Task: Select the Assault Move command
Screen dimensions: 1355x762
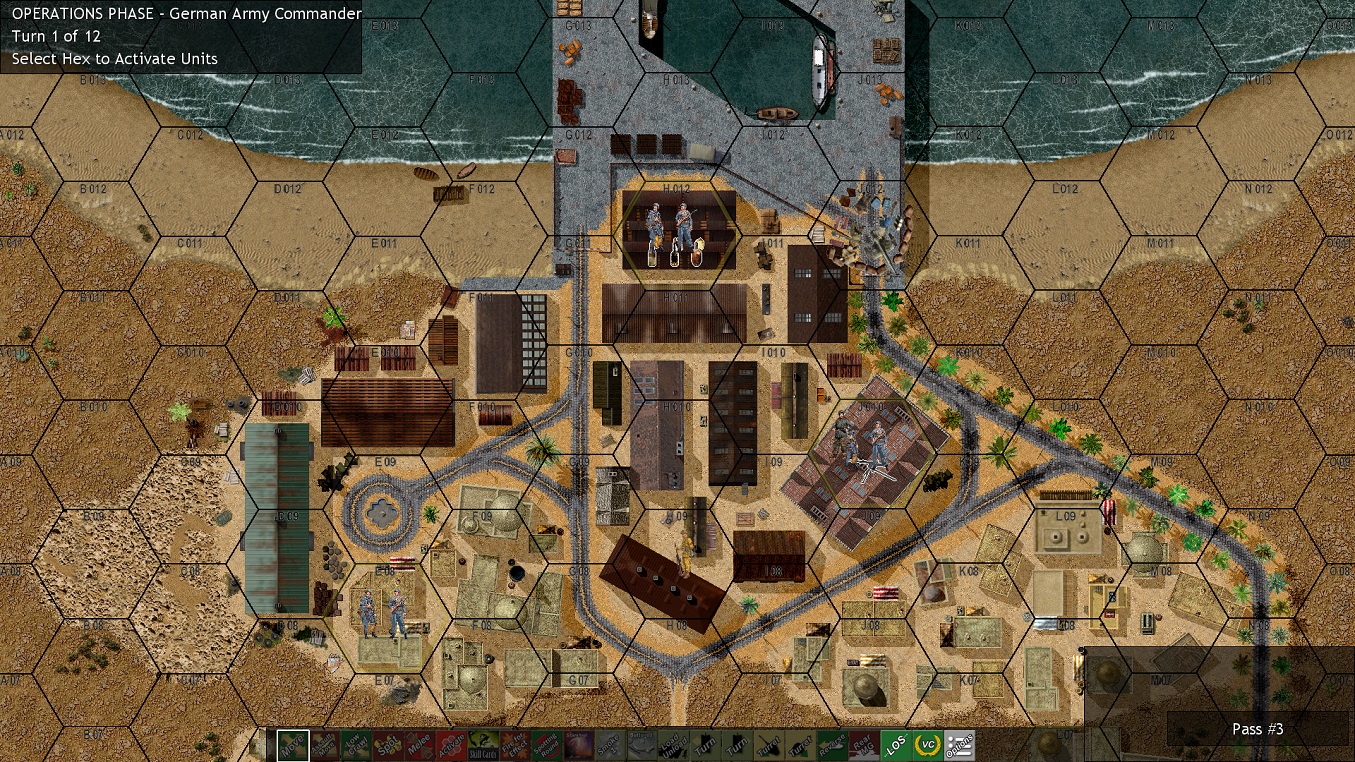Action: pyautogui.click(x=324, y=745)
